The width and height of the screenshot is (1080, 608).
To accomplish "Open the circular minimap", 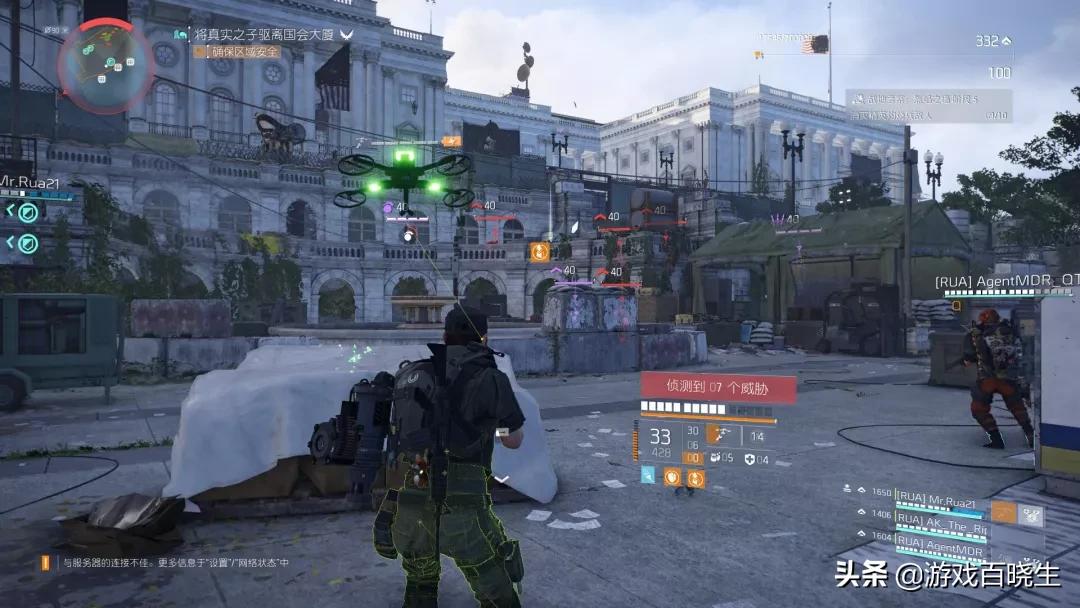I will coord(91,66).
